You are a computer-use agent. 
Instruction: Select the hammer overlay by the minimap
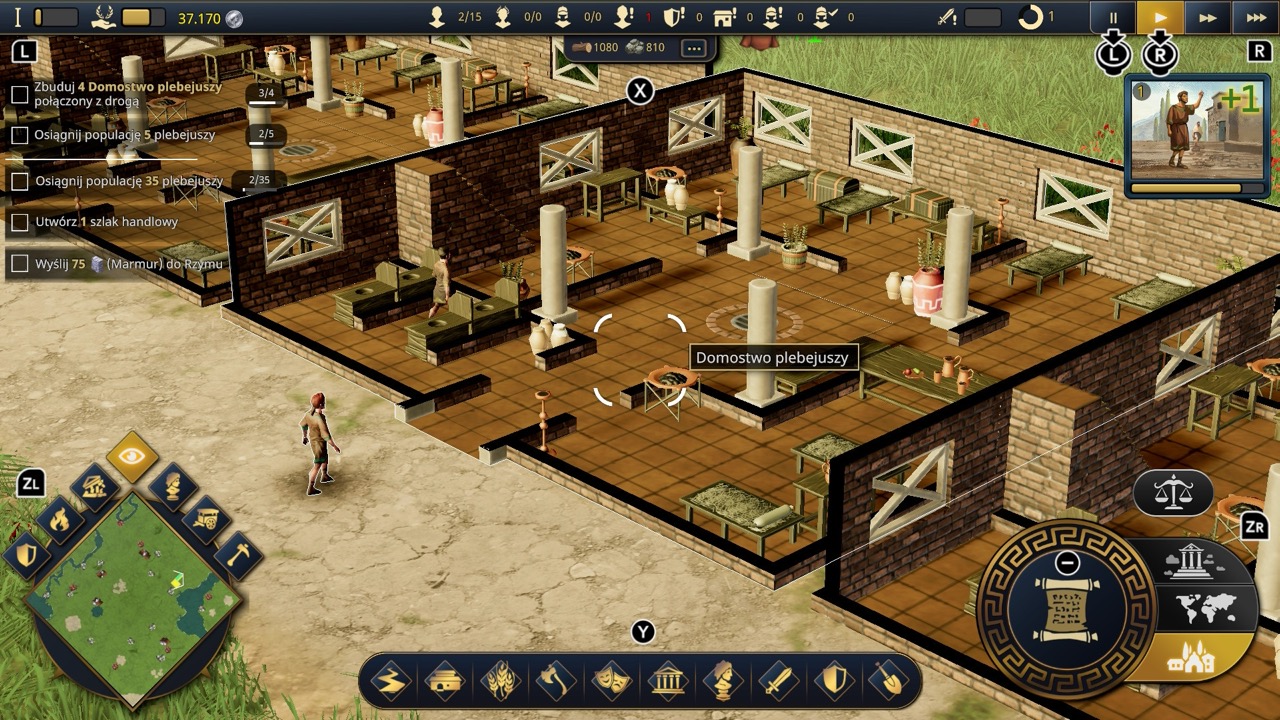[237, 553]
